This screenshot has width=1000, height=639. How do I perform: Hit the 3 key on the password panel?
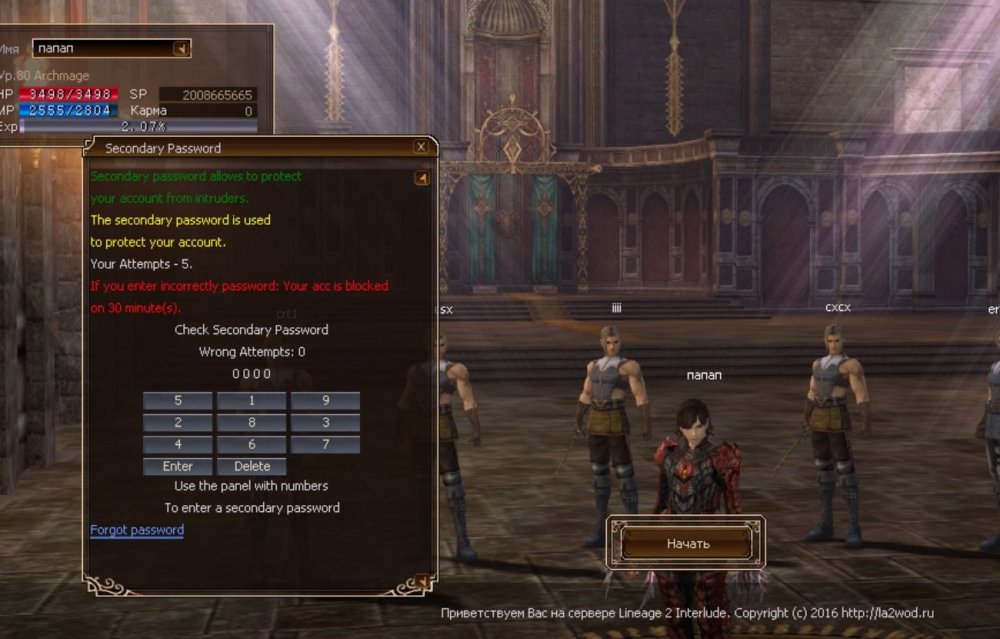[x=326, y=423]
